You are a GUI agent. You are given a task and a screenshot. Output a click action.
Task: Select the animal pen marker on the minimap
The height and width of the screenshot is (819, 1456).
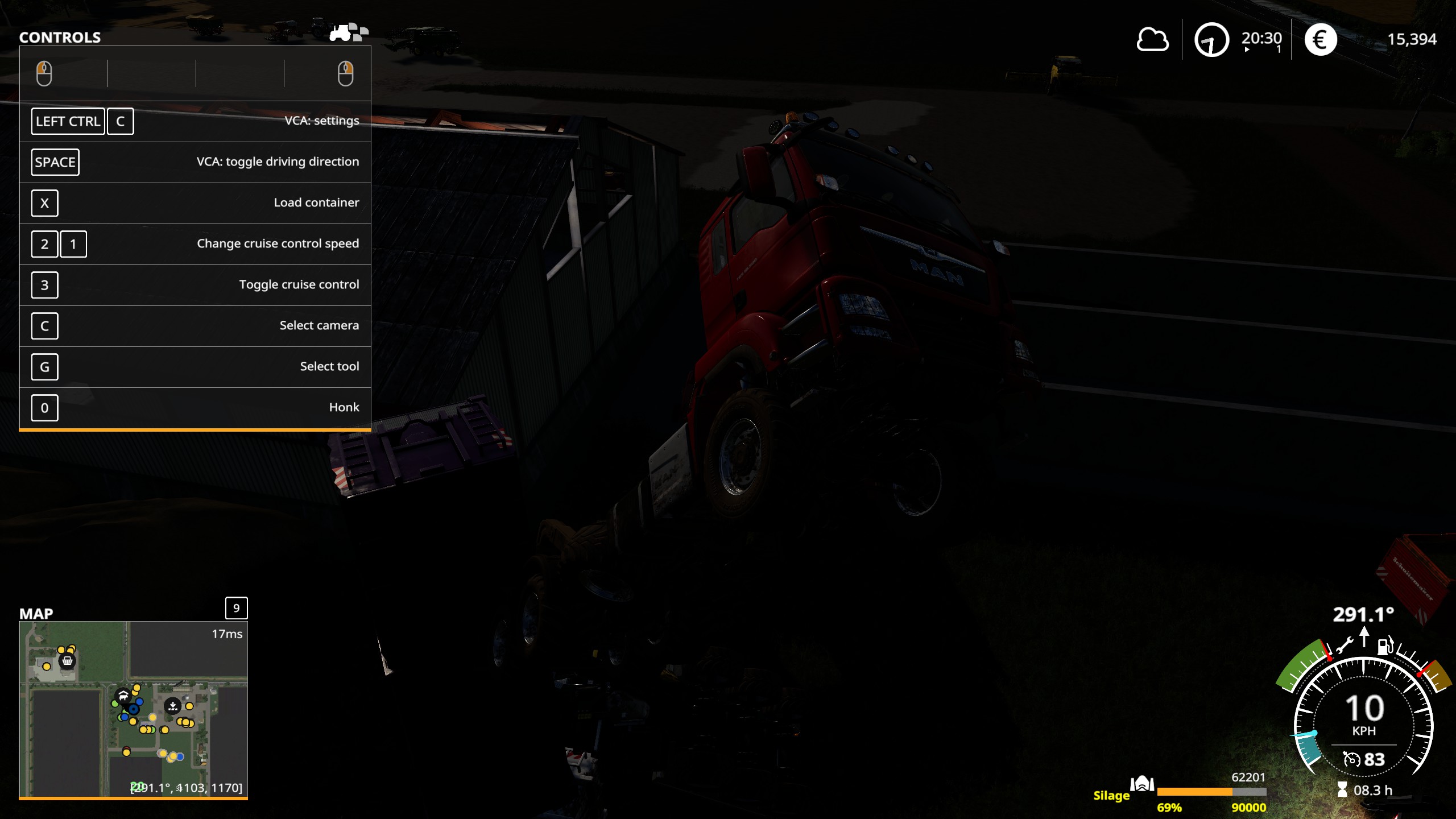pyautogui.click(x=122, y=695)
